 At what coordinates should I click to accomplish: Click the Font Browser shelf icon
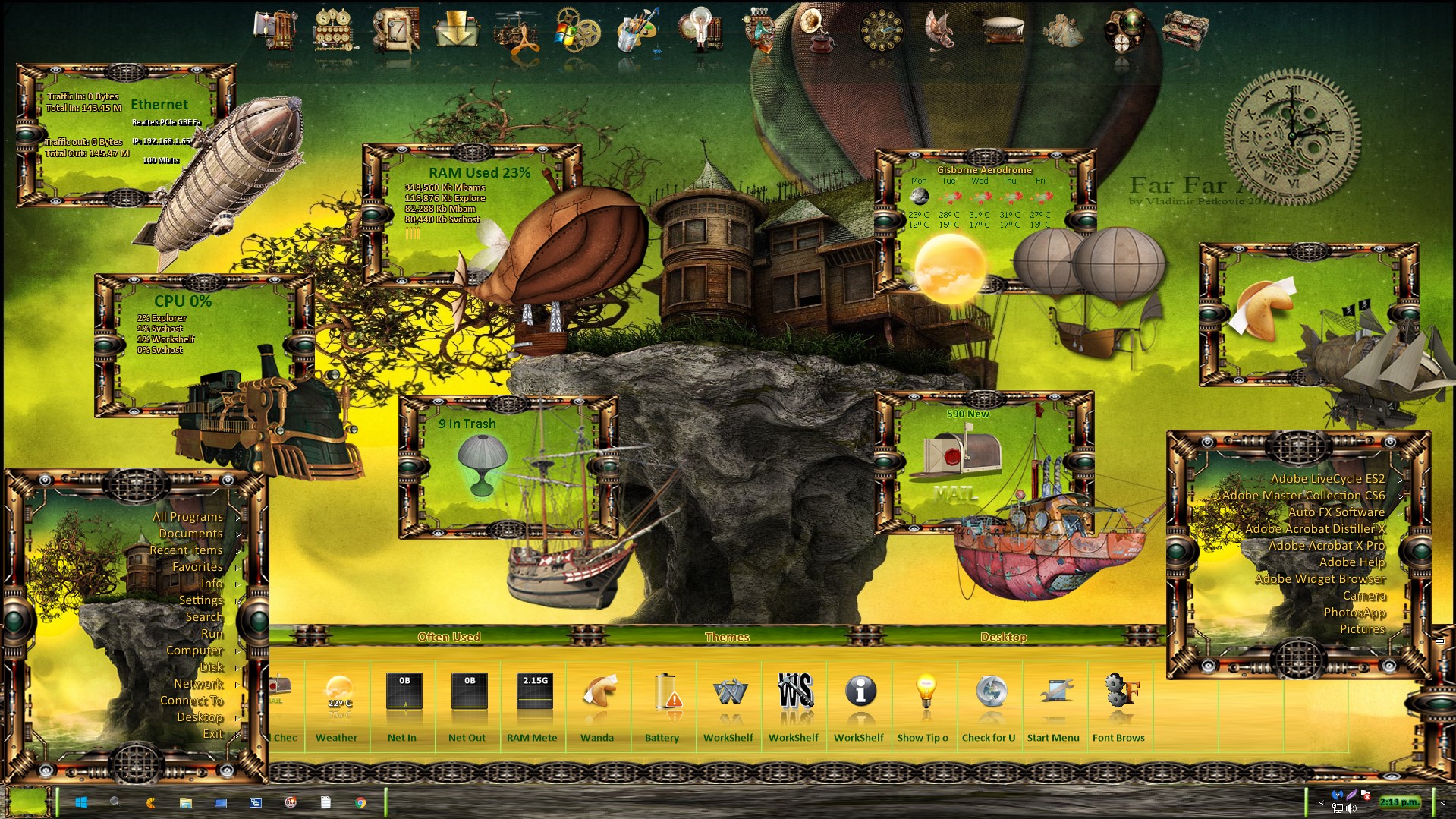click(1120, 695)
